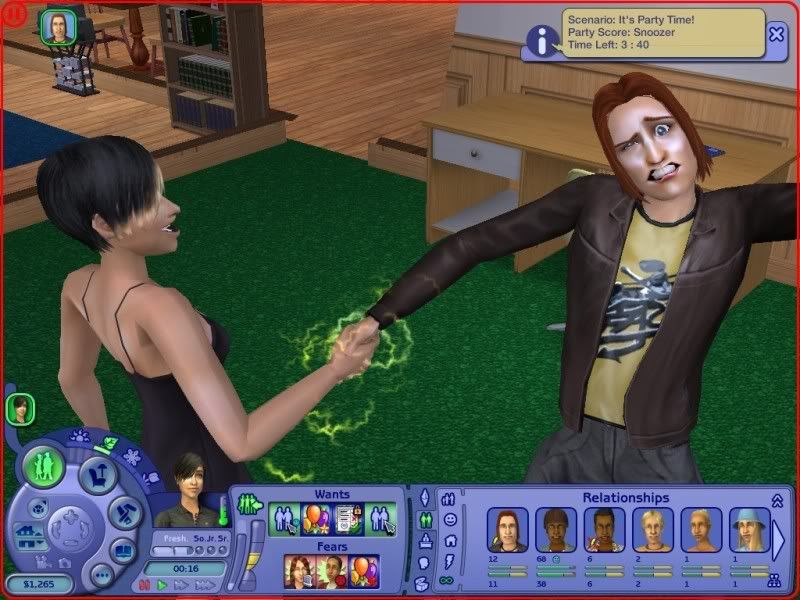Collapse the Relationships panel with the double chevron
Viewport: 800px width, 600px height.
click(x=776, y=499)
